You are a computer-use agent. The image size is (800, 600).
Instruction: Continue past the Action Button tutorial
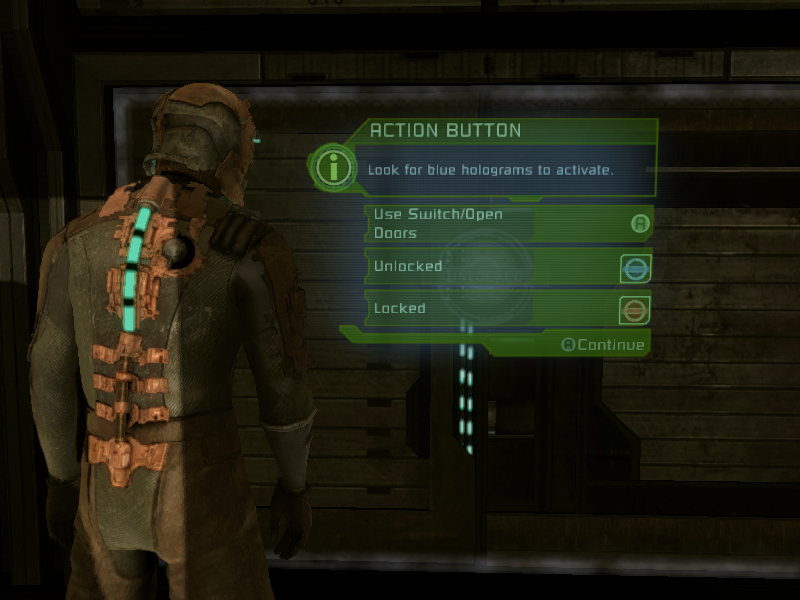pos(603,345)
